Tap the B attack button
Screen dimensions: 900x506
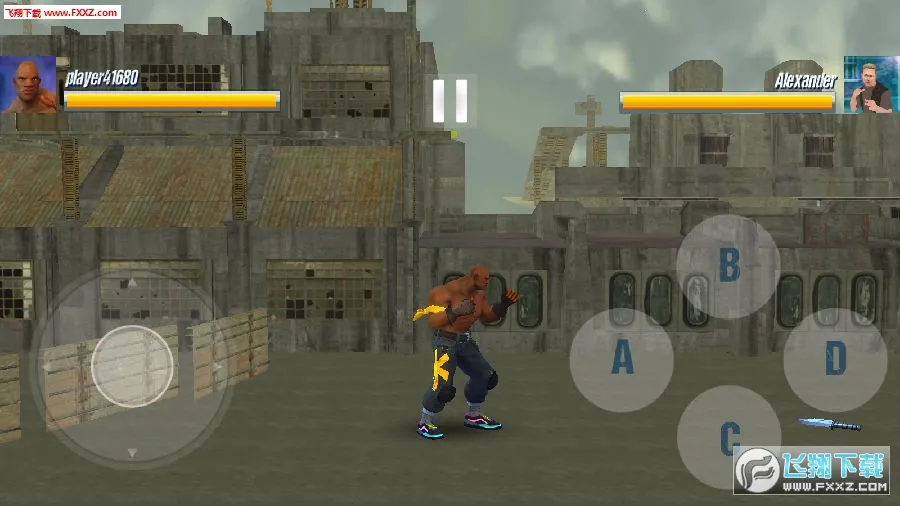pyautogui.click(x=729, y=266)
